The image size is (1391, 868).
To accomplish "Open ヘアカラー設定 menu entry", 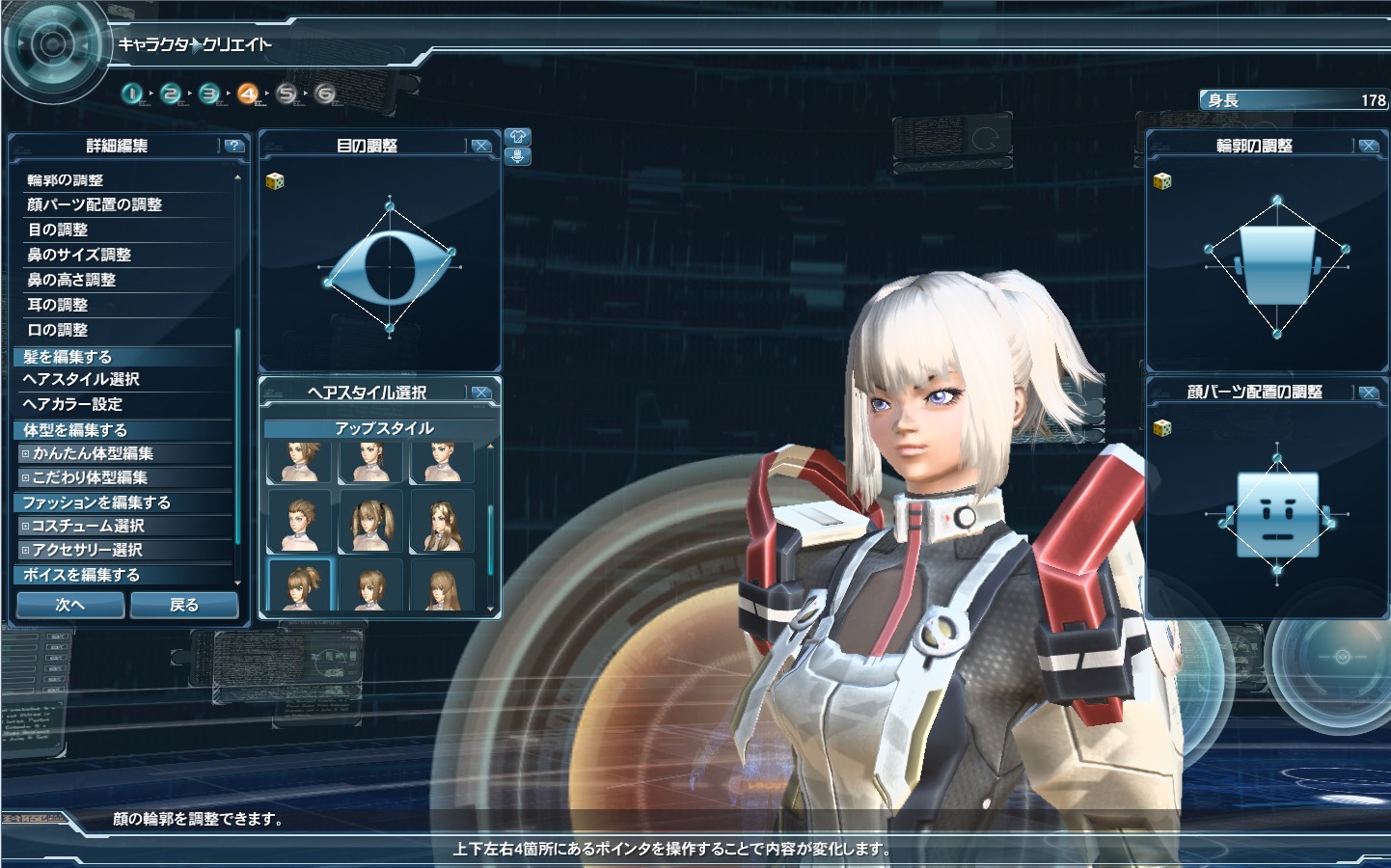I will coord(72,404).
